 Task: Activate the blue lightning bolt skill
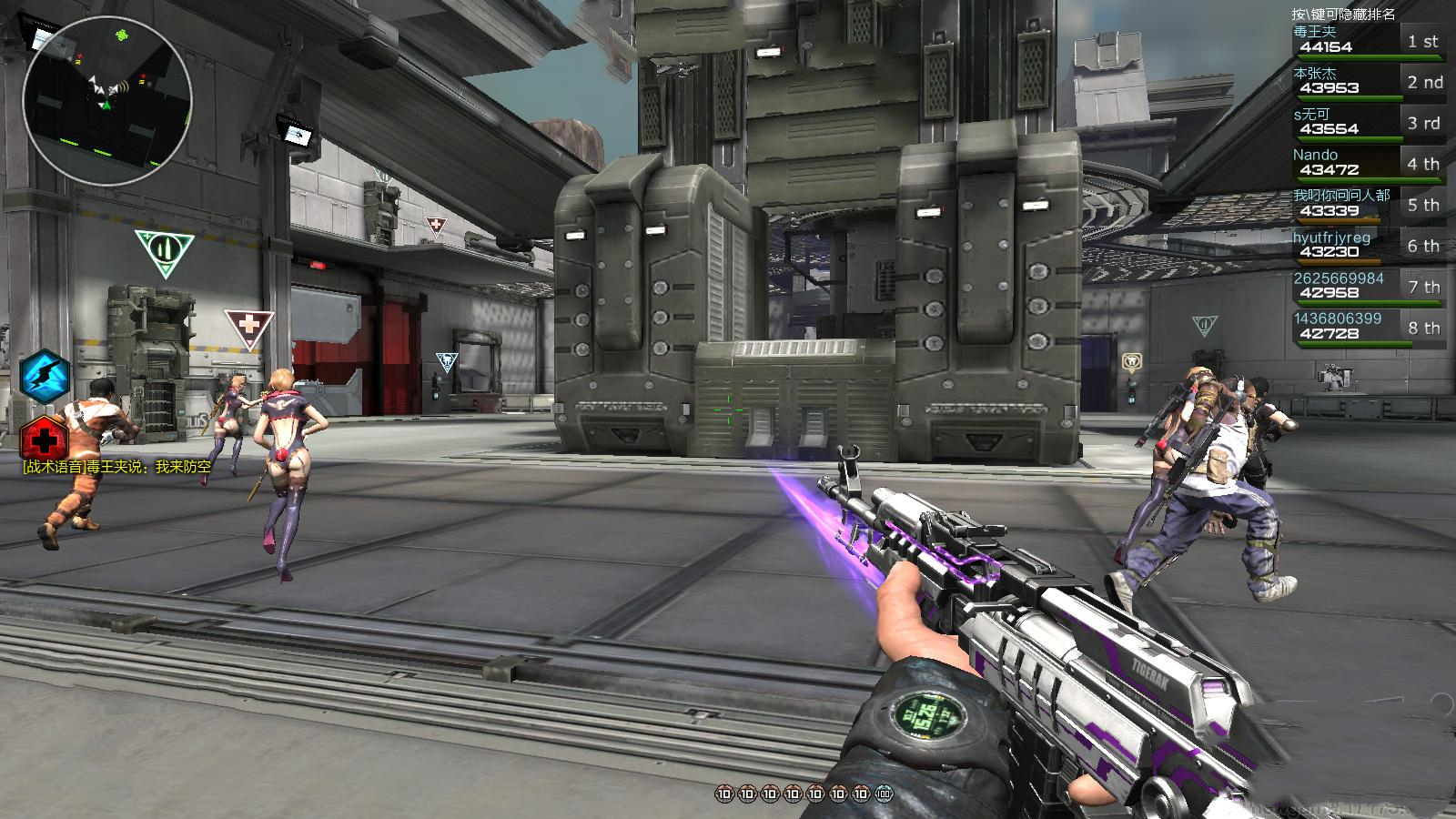(44, 375)
